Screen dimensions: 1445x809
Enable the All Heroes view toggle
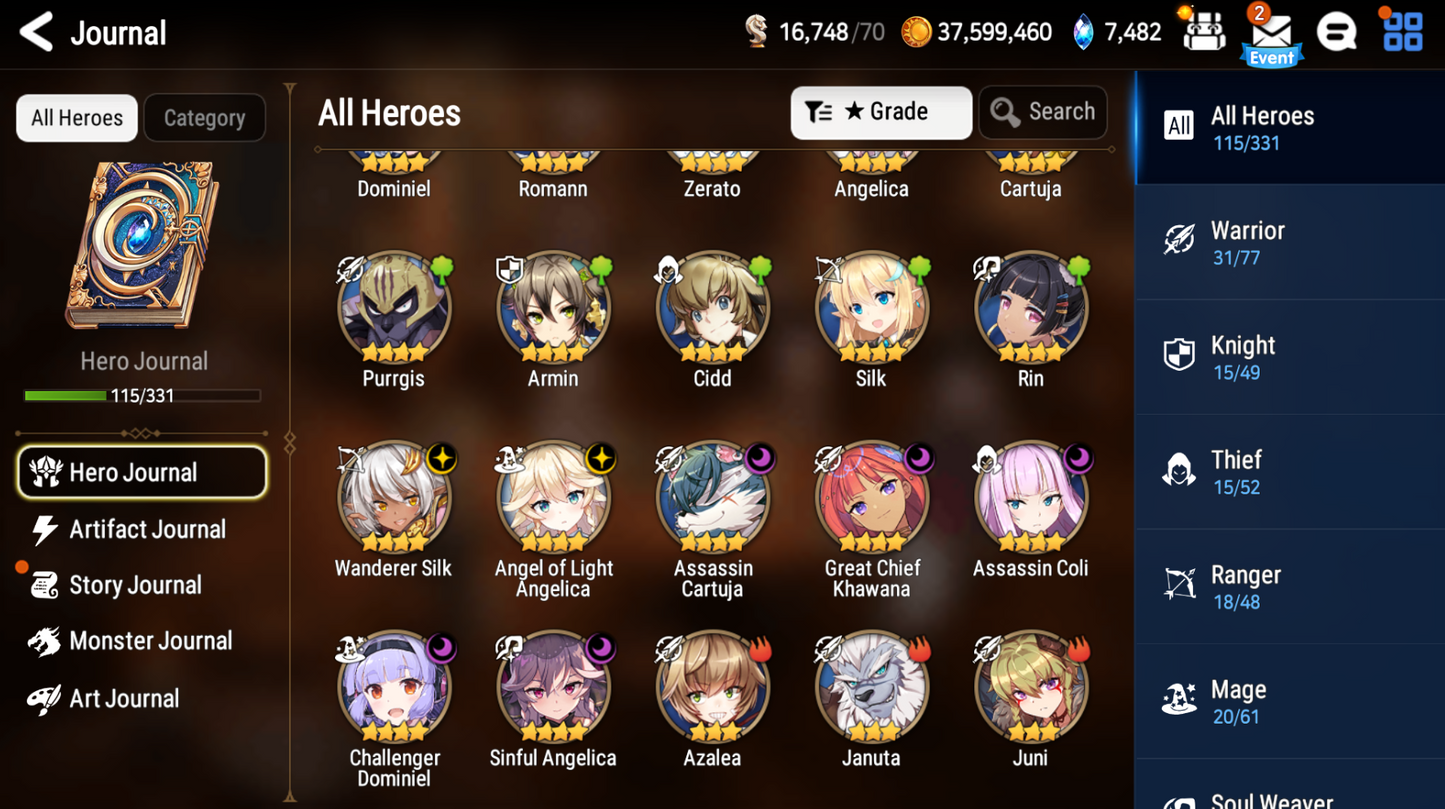76,117
